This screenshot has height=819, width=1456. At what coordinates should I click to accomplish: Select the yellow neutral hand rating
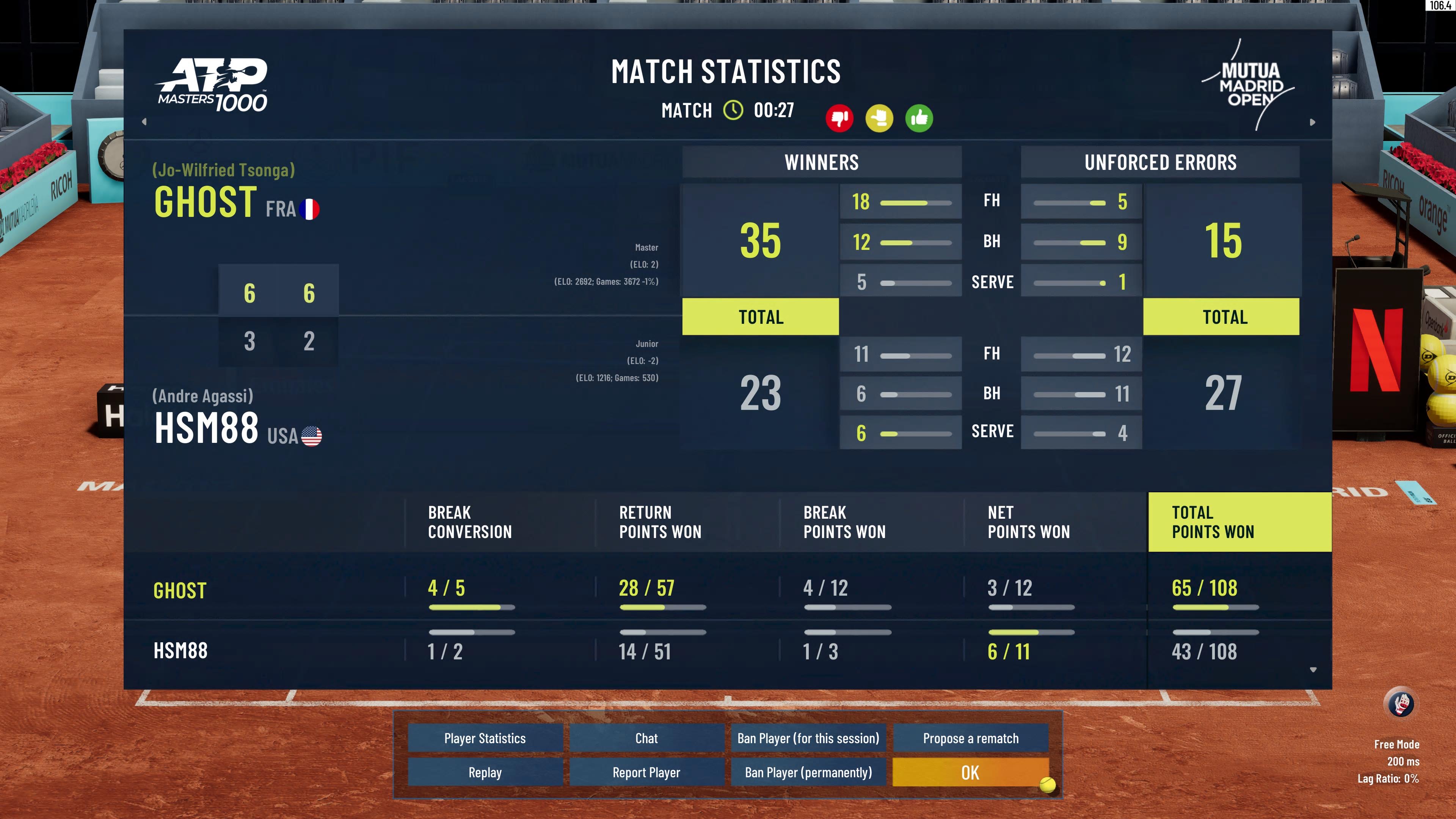[880, 118]
